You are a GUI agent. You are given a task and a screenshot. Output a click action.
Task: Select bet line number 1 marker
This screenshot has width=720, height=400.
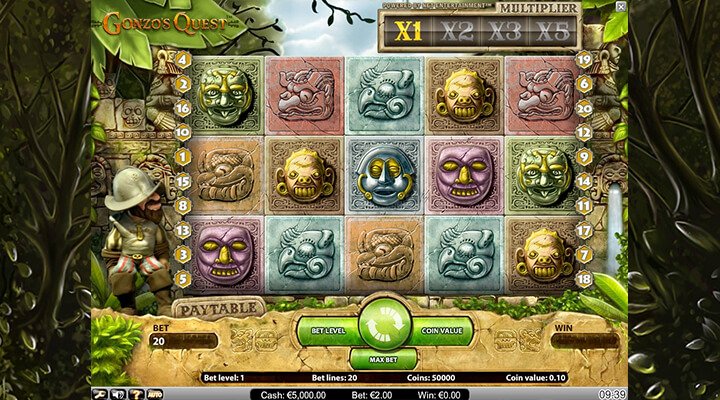(184, 156)
